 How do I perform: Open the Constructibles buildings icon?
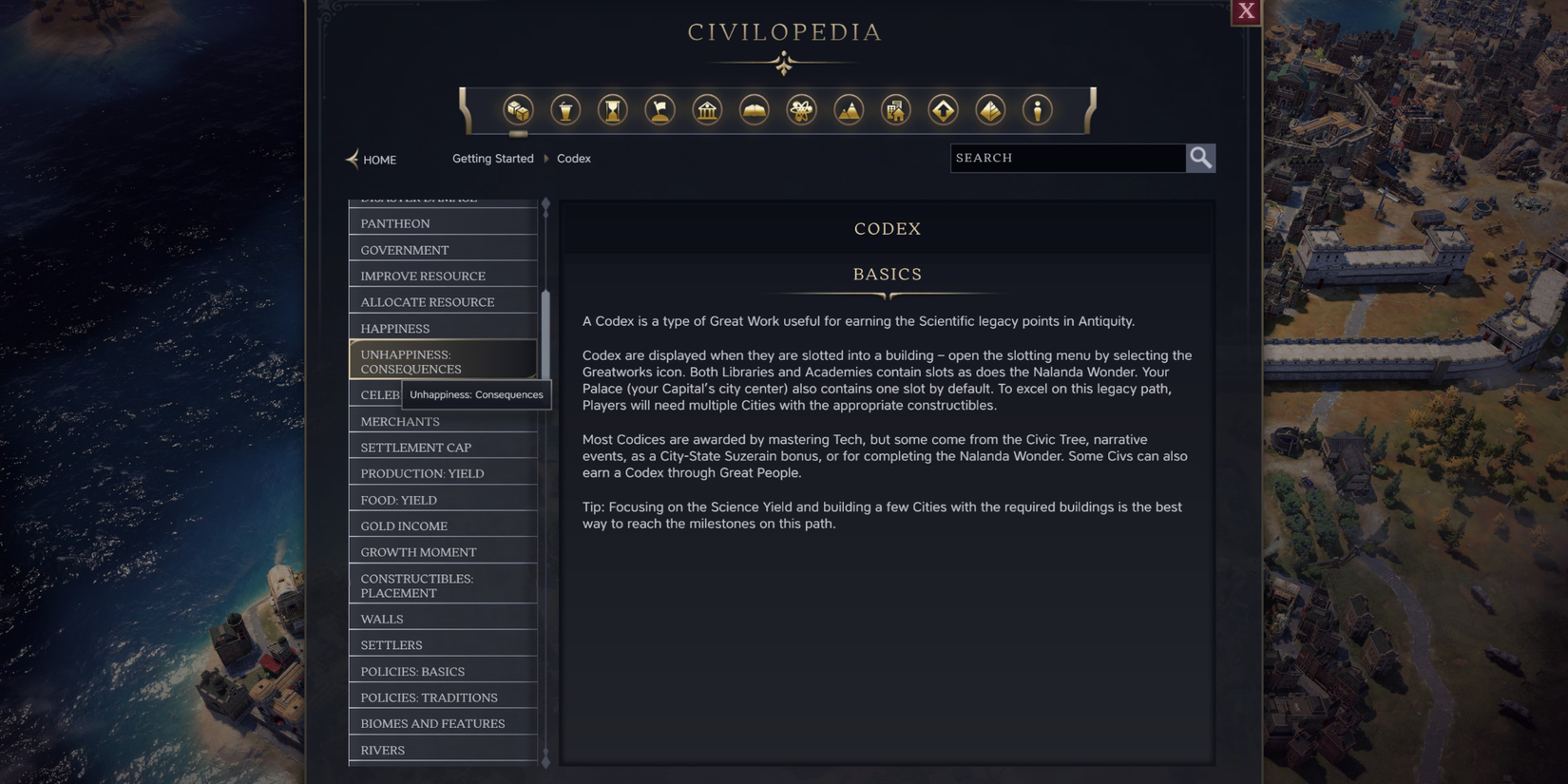pyautogui.click(x=895, y=109)
